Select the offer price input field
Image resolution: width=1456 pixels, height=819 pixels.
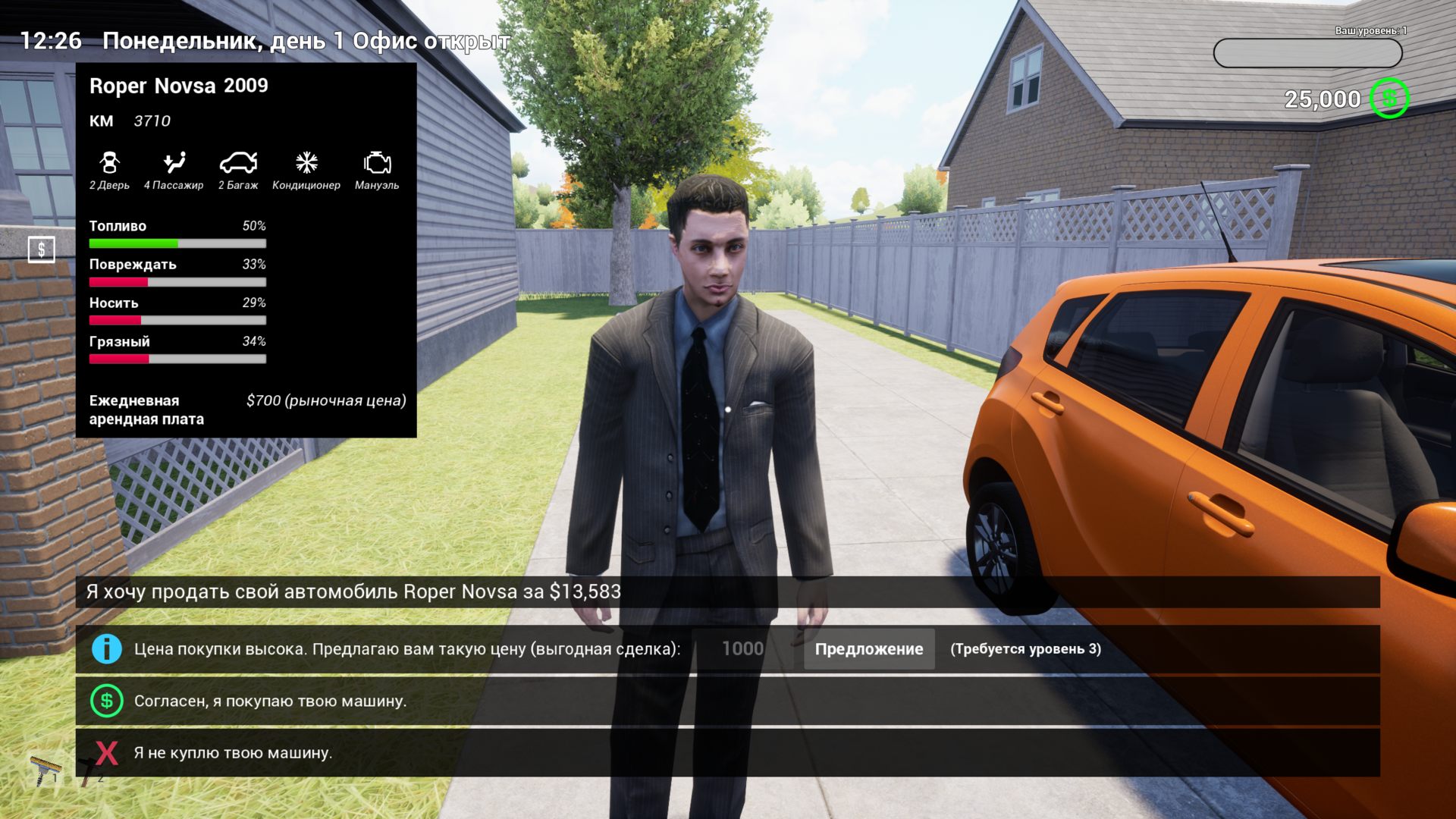pos(742,649)
